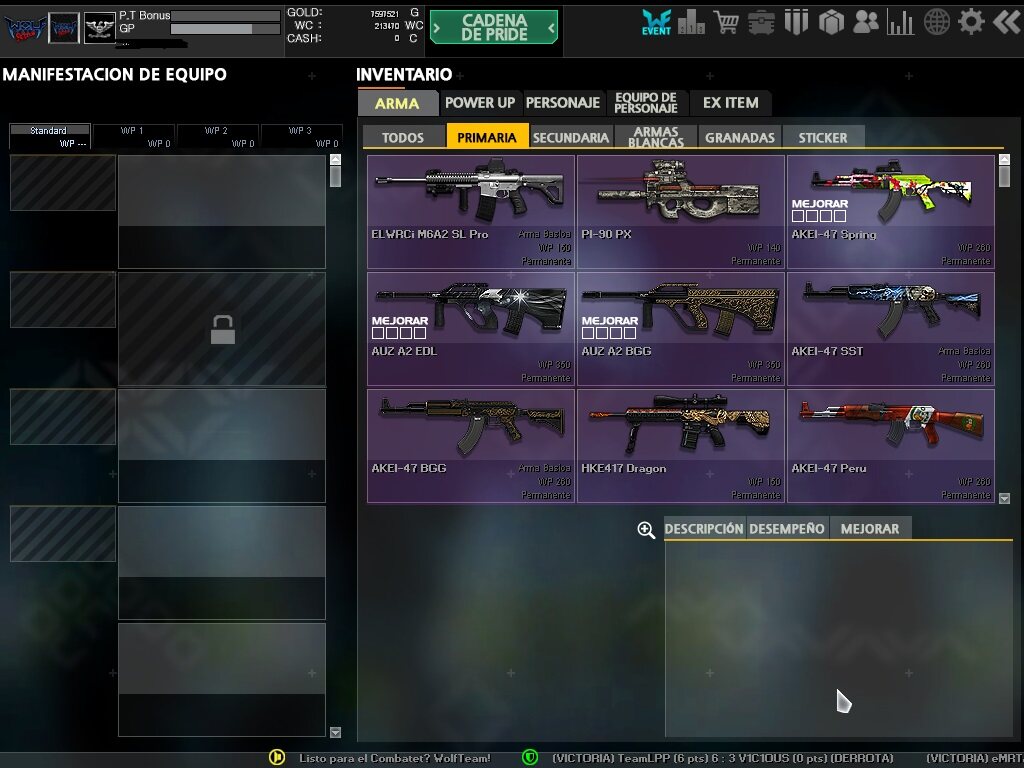Open the STICKER category

[823, 138]
